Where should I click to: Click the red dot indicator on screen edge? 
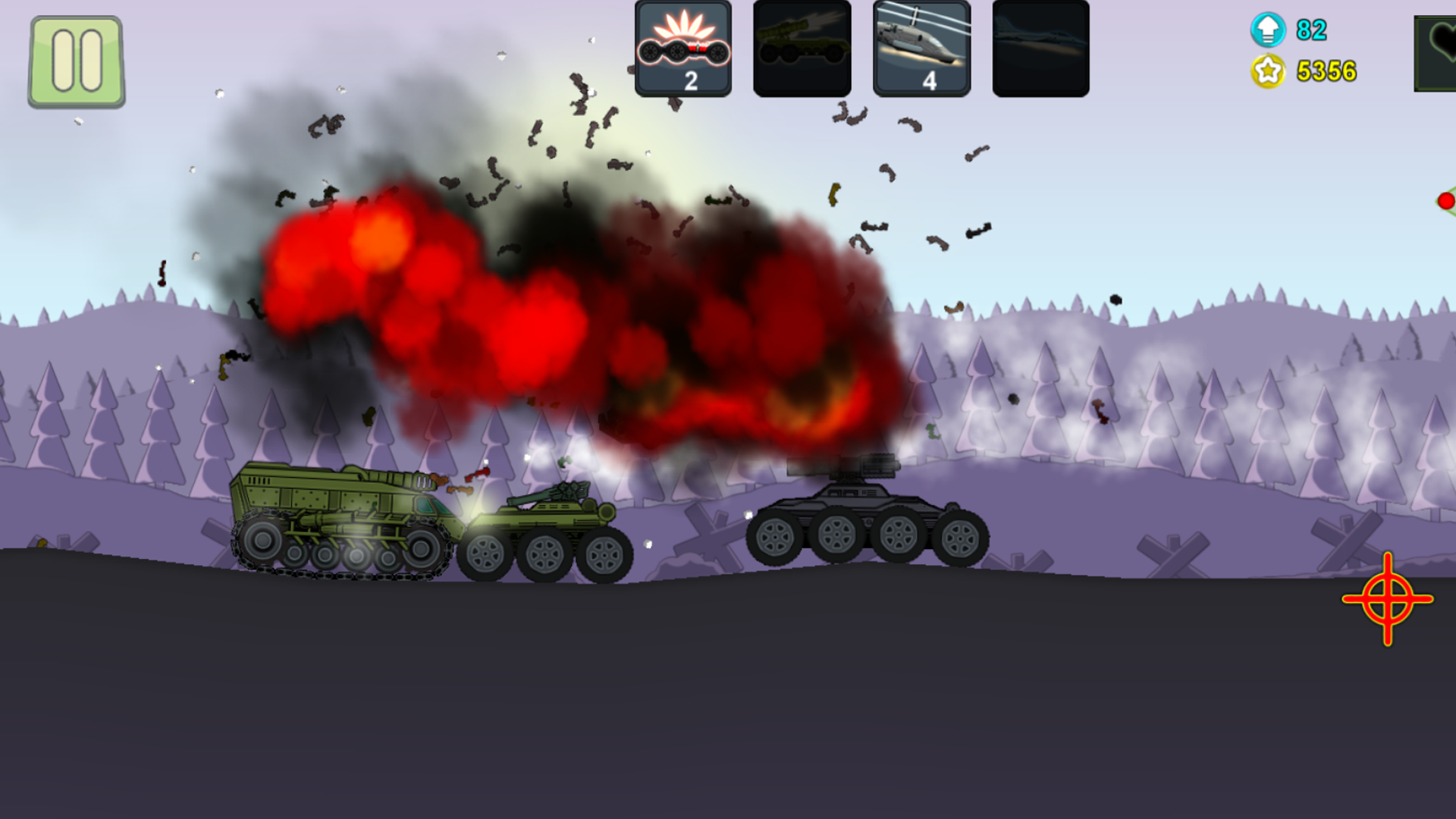(x=1447, y=200)
